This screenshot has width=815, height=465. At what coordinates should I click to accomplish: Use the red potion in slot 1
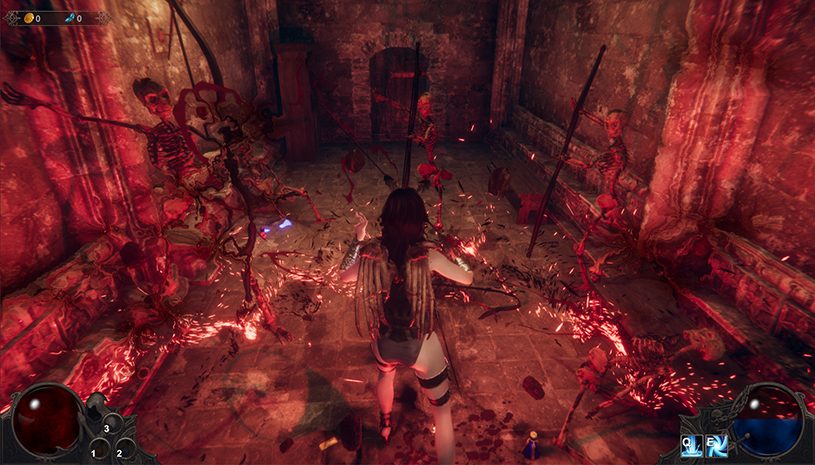click(x=98, y=448)
